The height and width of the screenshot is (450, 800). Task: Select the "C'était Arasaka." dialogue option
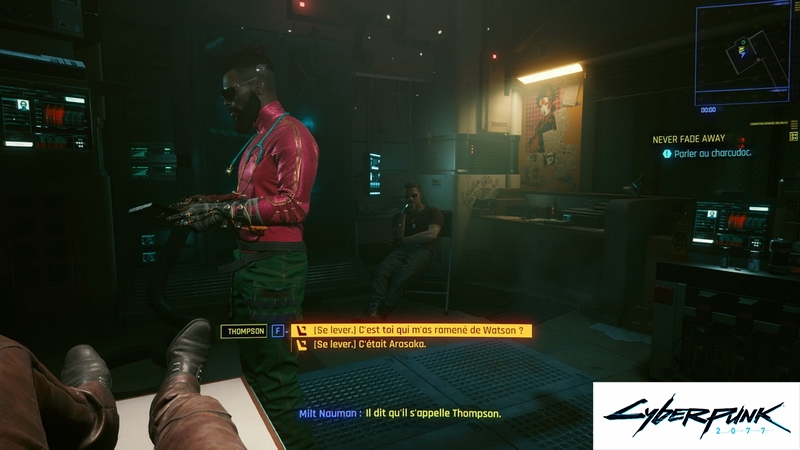pyautogui.click(x=370, y=344)
